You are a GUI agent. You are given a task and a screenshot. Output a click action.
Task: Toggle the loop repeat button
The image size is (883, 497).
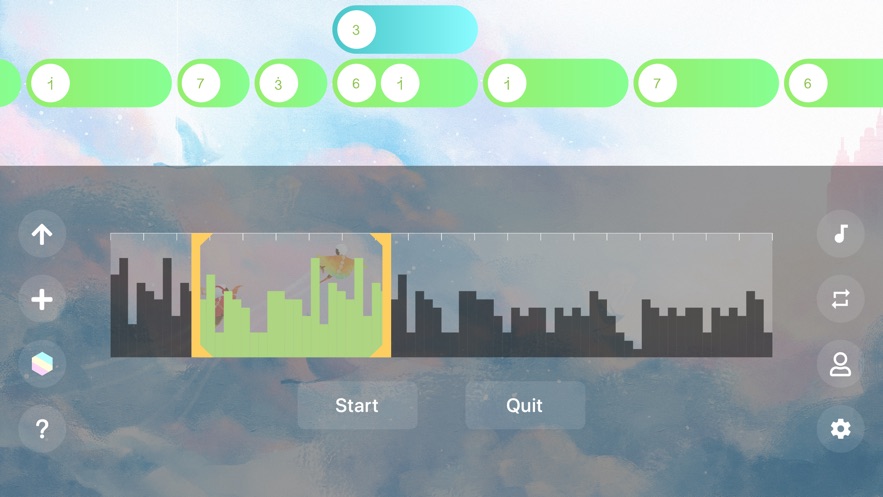[x=840, y=300]
